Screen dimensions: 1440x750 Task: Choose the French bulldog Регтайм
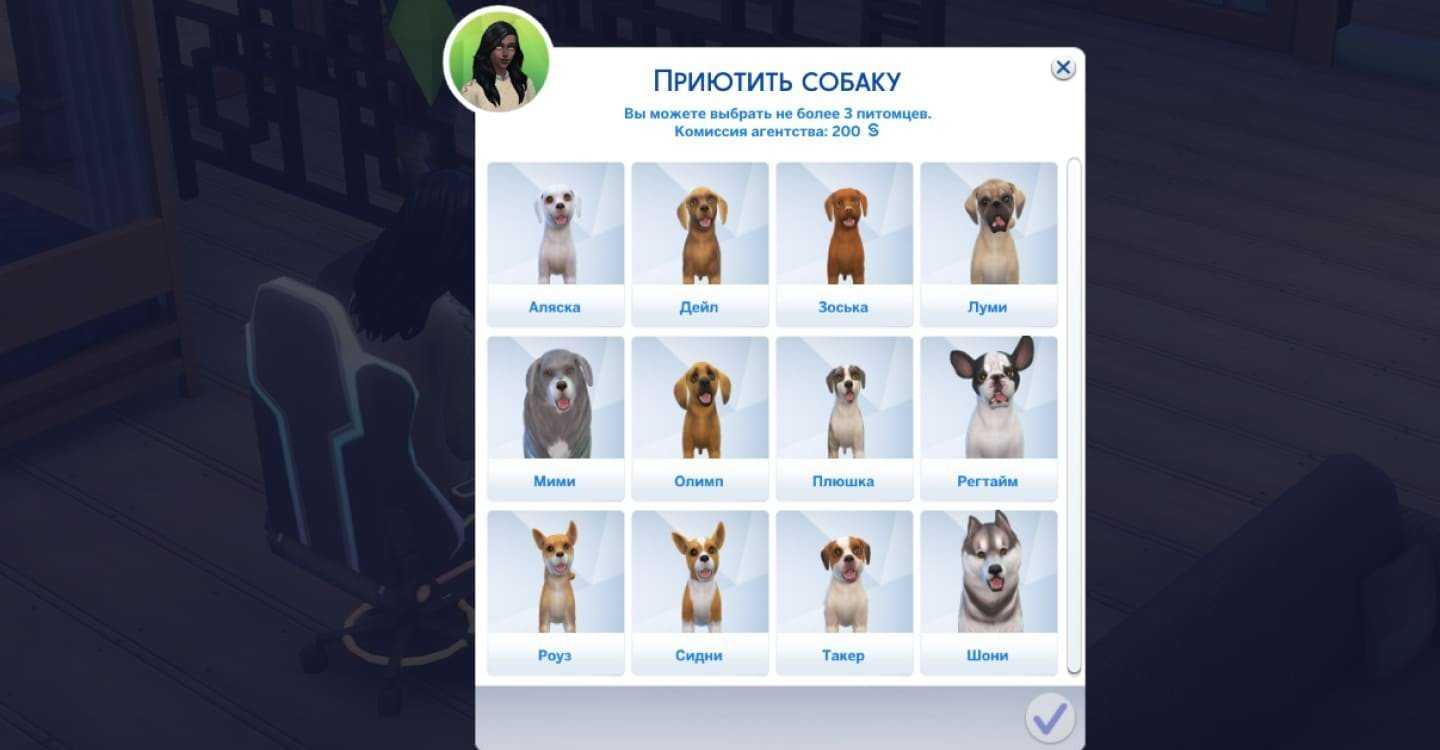(988, 417)
